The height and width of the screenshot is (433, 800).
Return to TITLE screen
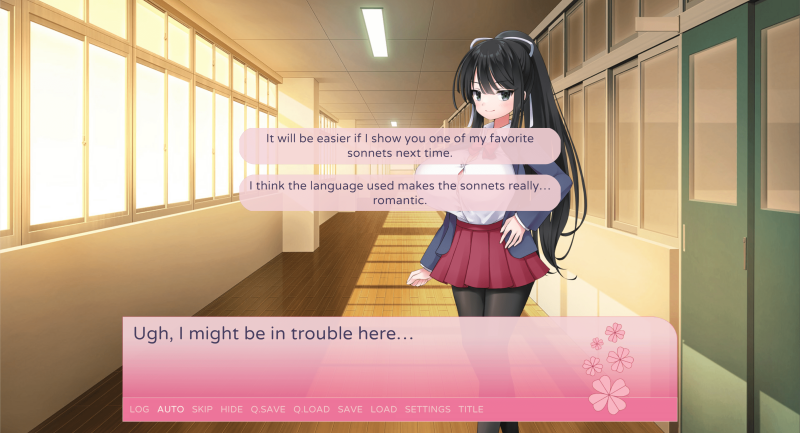470,409
